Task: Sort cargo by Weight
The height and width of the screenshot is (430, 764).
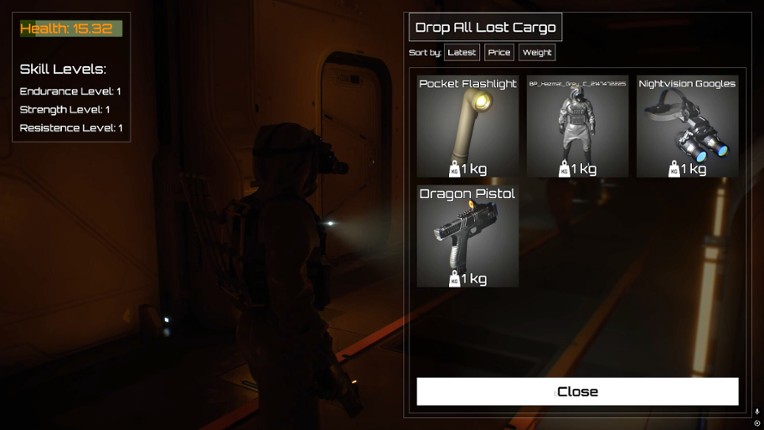Action: [x=537, y=52]
